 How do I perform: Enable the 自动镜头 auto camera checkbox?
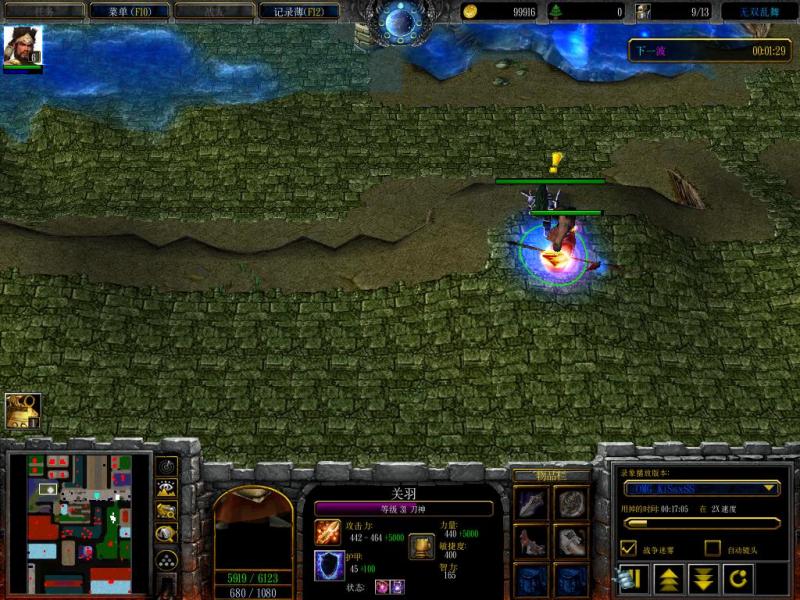(712, 548)
